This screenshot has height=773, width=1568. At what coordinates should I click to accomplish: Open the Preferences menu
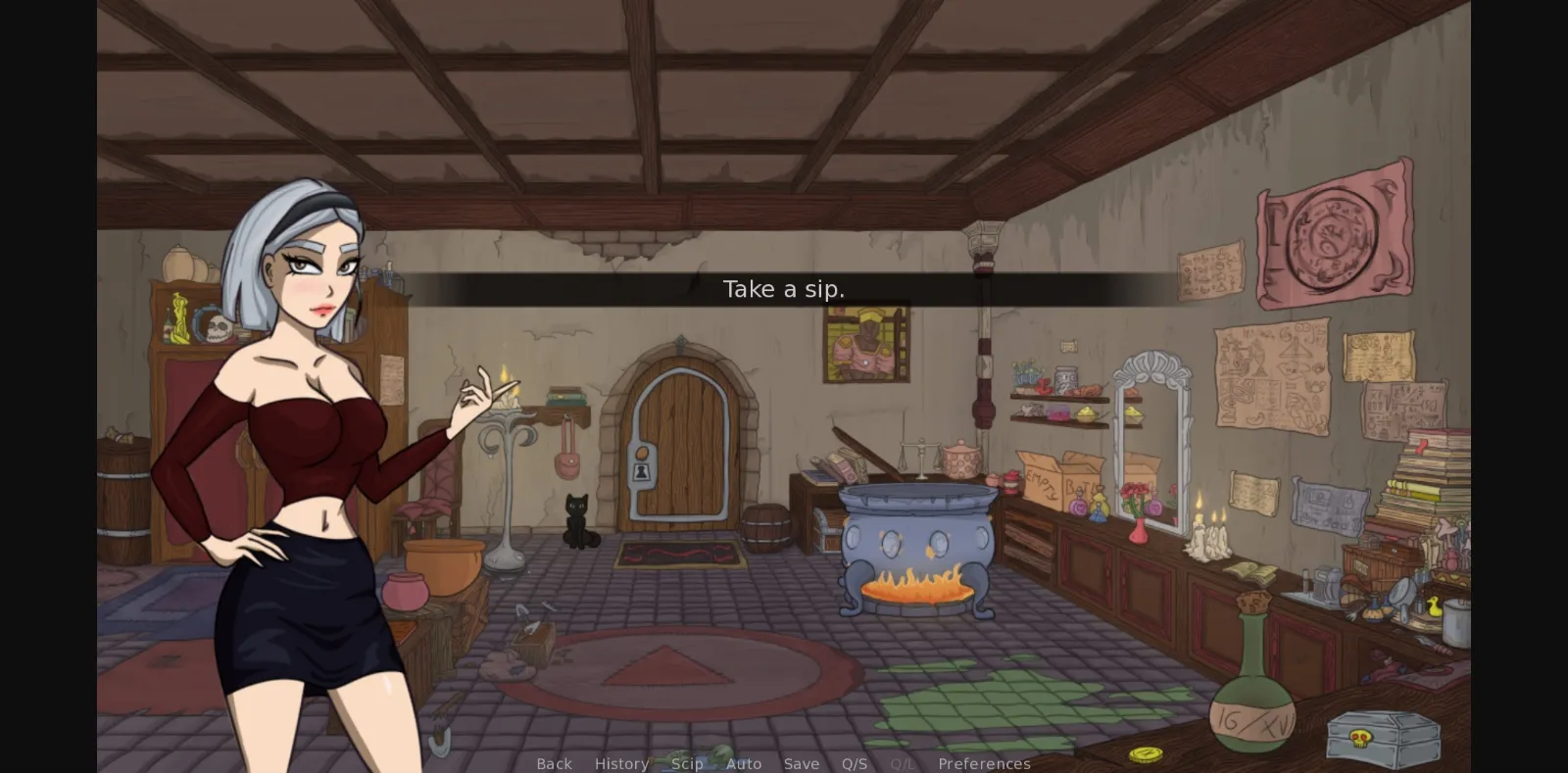pyautogui.click(x=984, y=763)
